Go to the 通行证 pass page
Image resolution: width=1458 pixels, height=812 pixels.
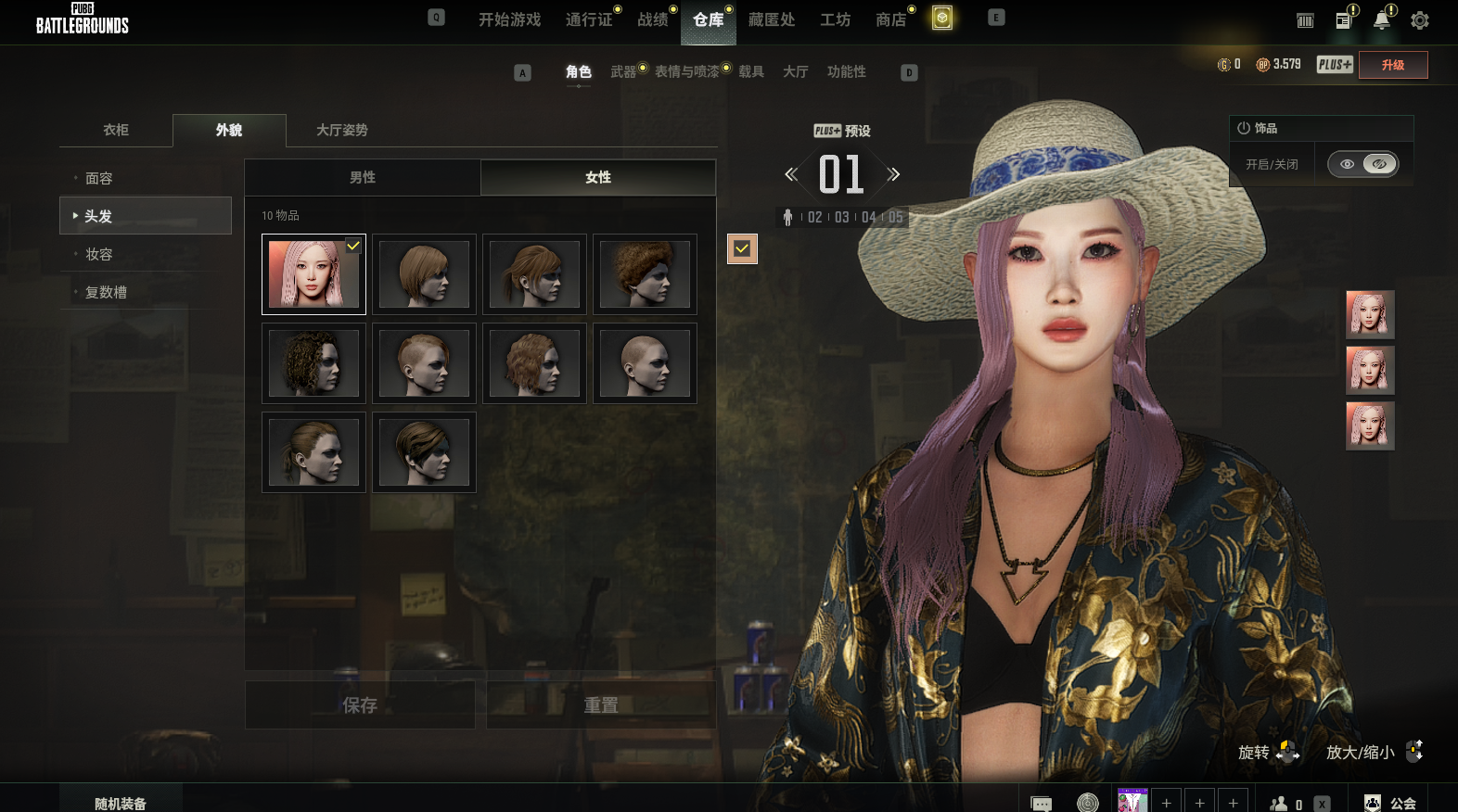tap(589, 19)
